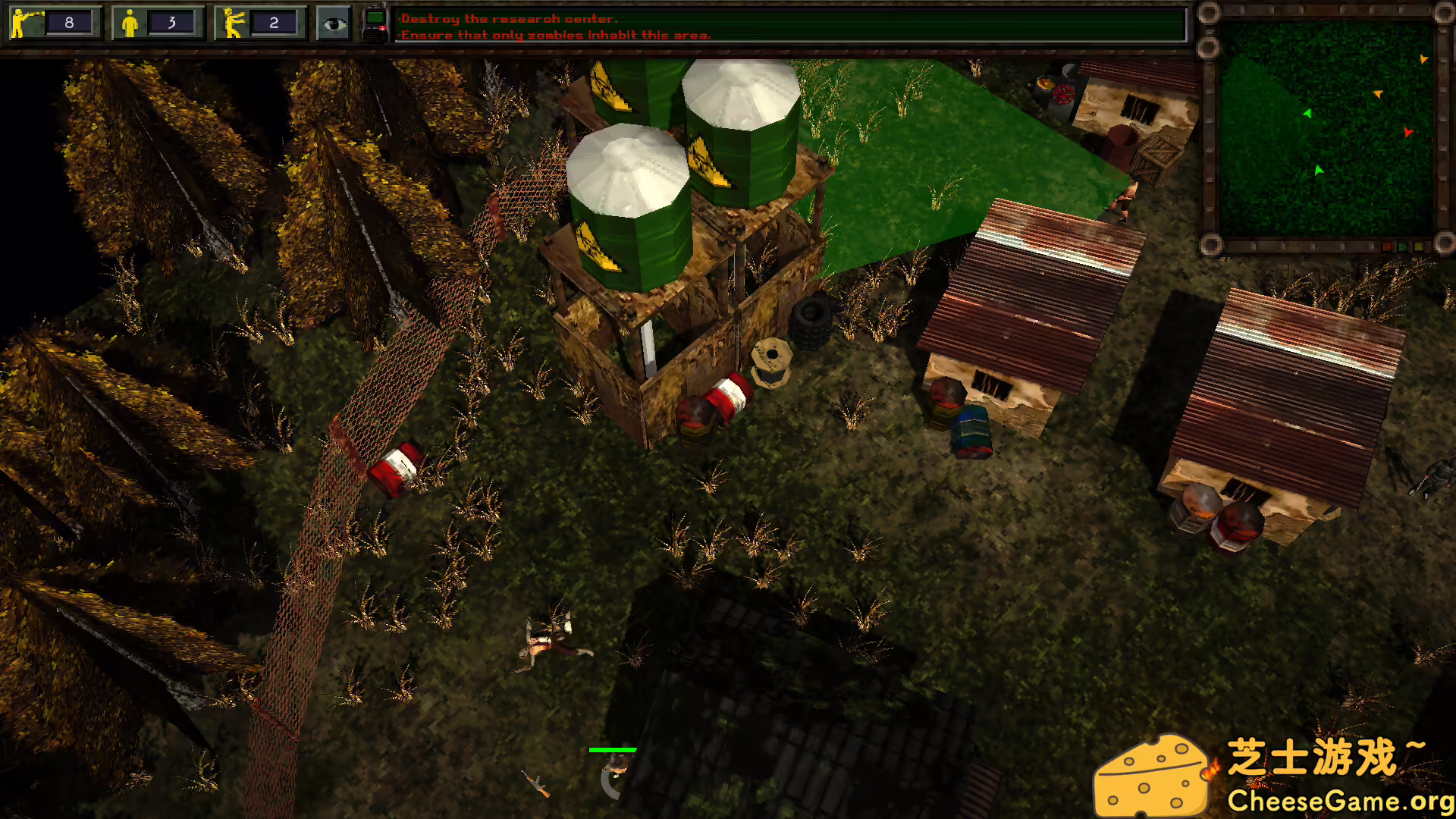Image resolution: width=1456 pixels, height=819 pixels.
Task: Jump to the red marker on minimap
Action: point(1407,132)
